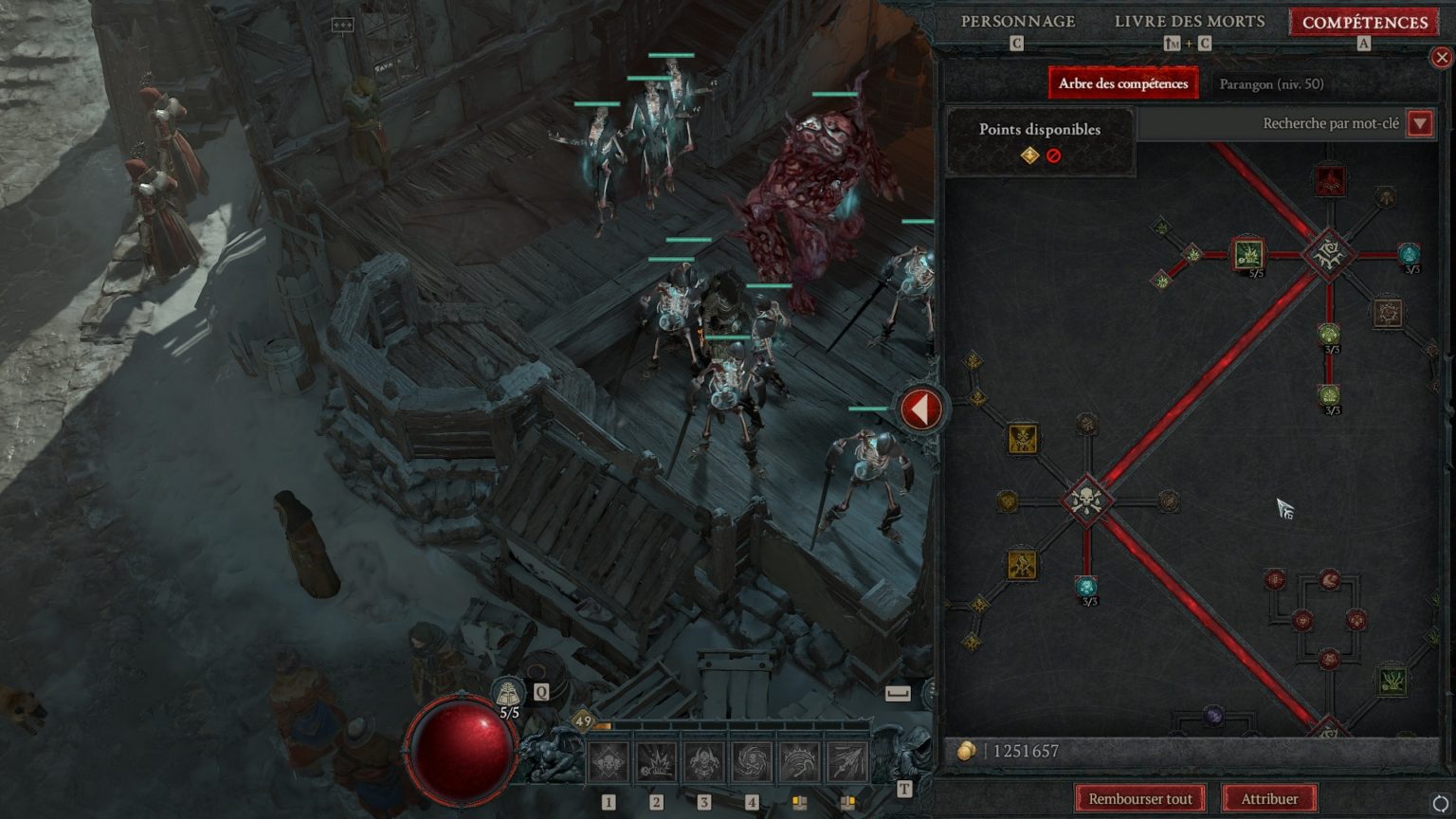Close the skills panel with the X
This screenshot has width=1456, height=819.
point(1442,58)
